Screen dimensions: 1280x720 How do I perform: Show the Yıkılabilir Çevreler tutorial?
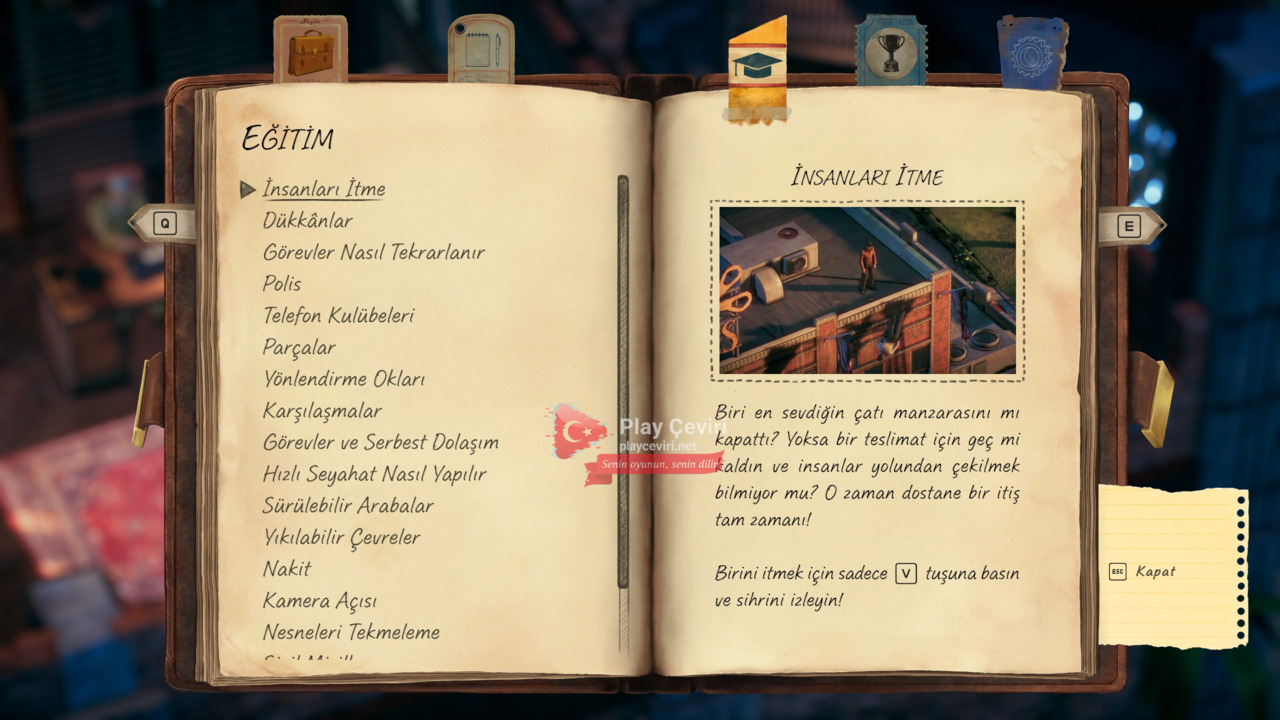pyautogui.click(x=341, y=538)
